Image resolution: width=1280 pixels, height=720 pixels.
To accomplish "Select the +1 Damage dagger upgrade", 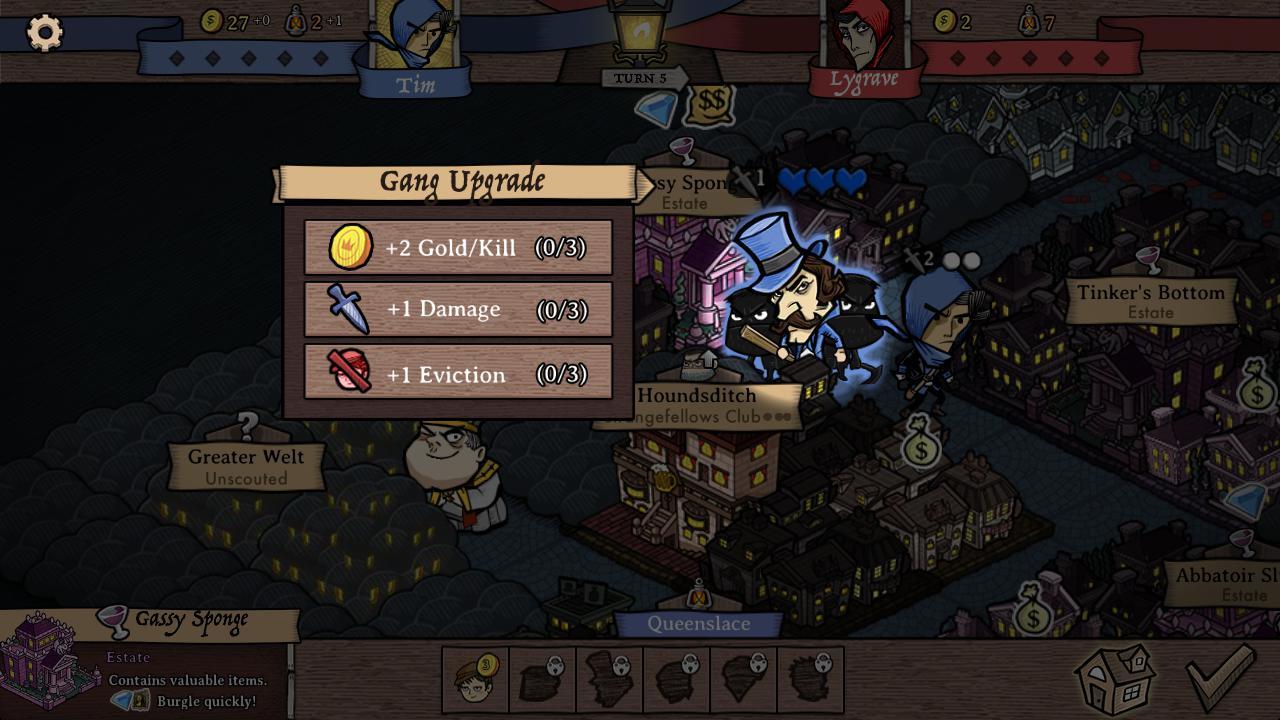I will coord(458,310).
